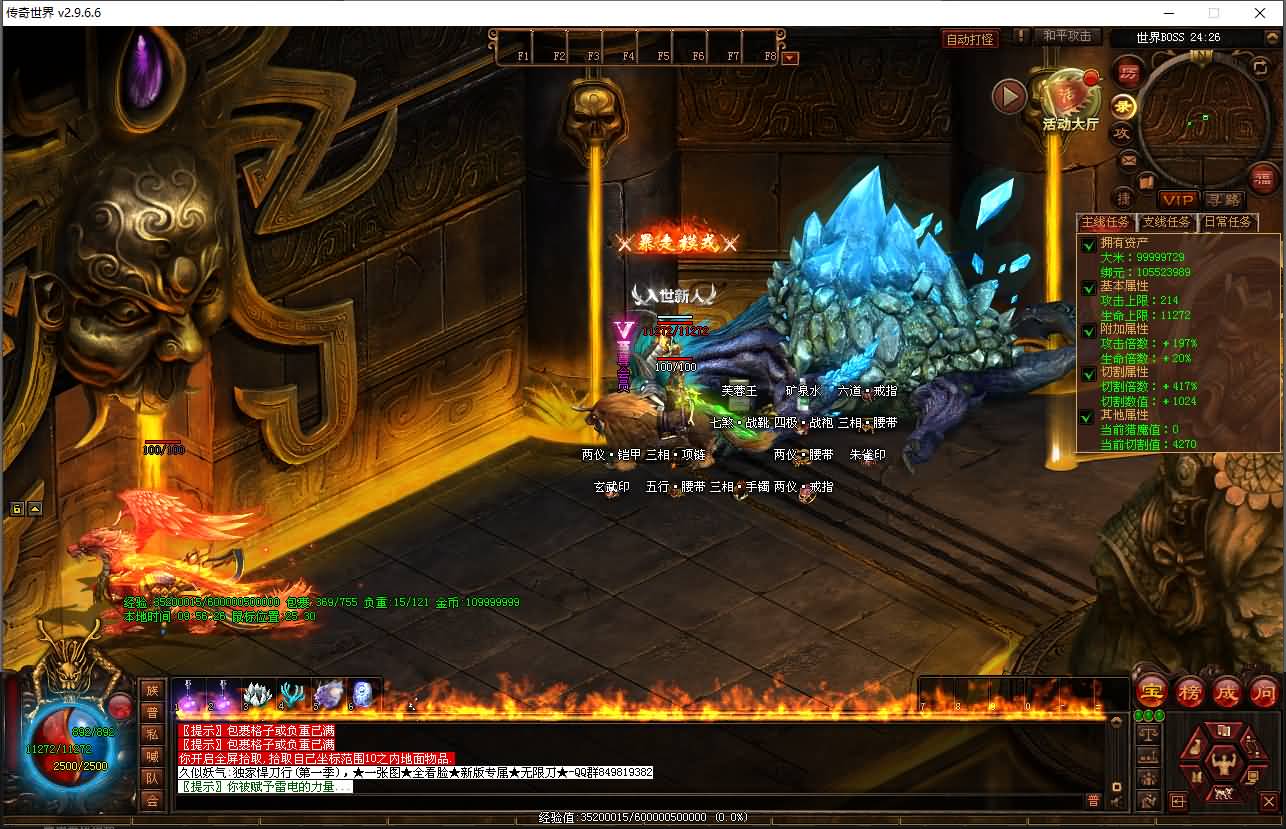Select the 喊 shout chat channel
Image resolution: width=1286 pixels, height=829 pixels.
point(152,756)
